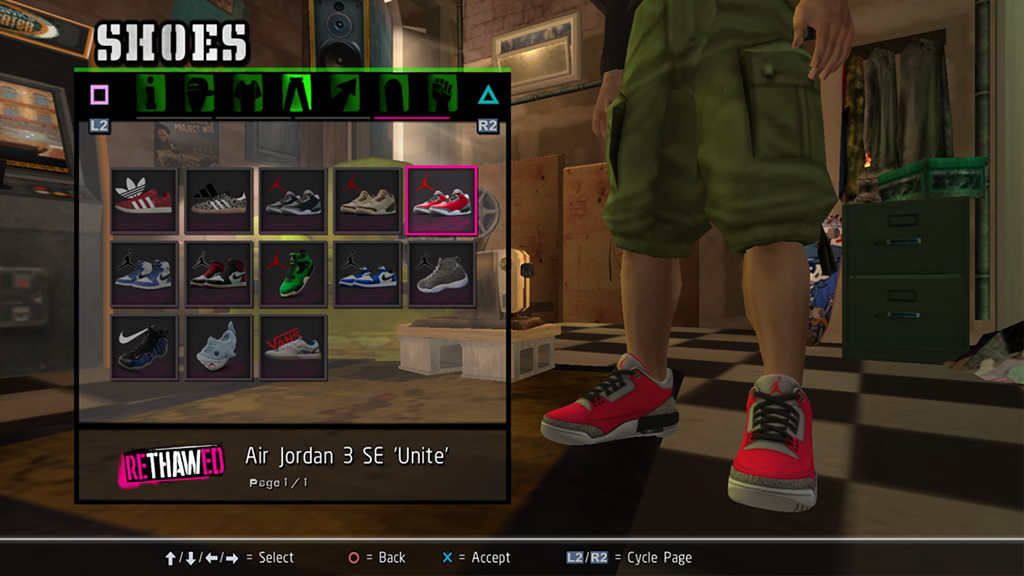Screen dimensions: 1024x576
Task: Pick the red, black and white Jordan 1s
Action: tap(219, 274)
